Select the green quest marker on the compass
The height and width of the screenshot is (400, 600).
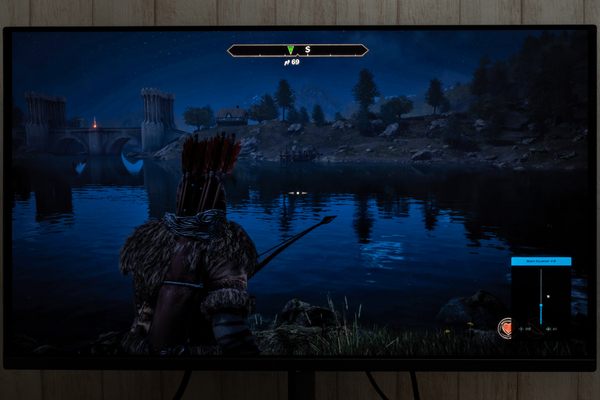[x=290, y=49]
